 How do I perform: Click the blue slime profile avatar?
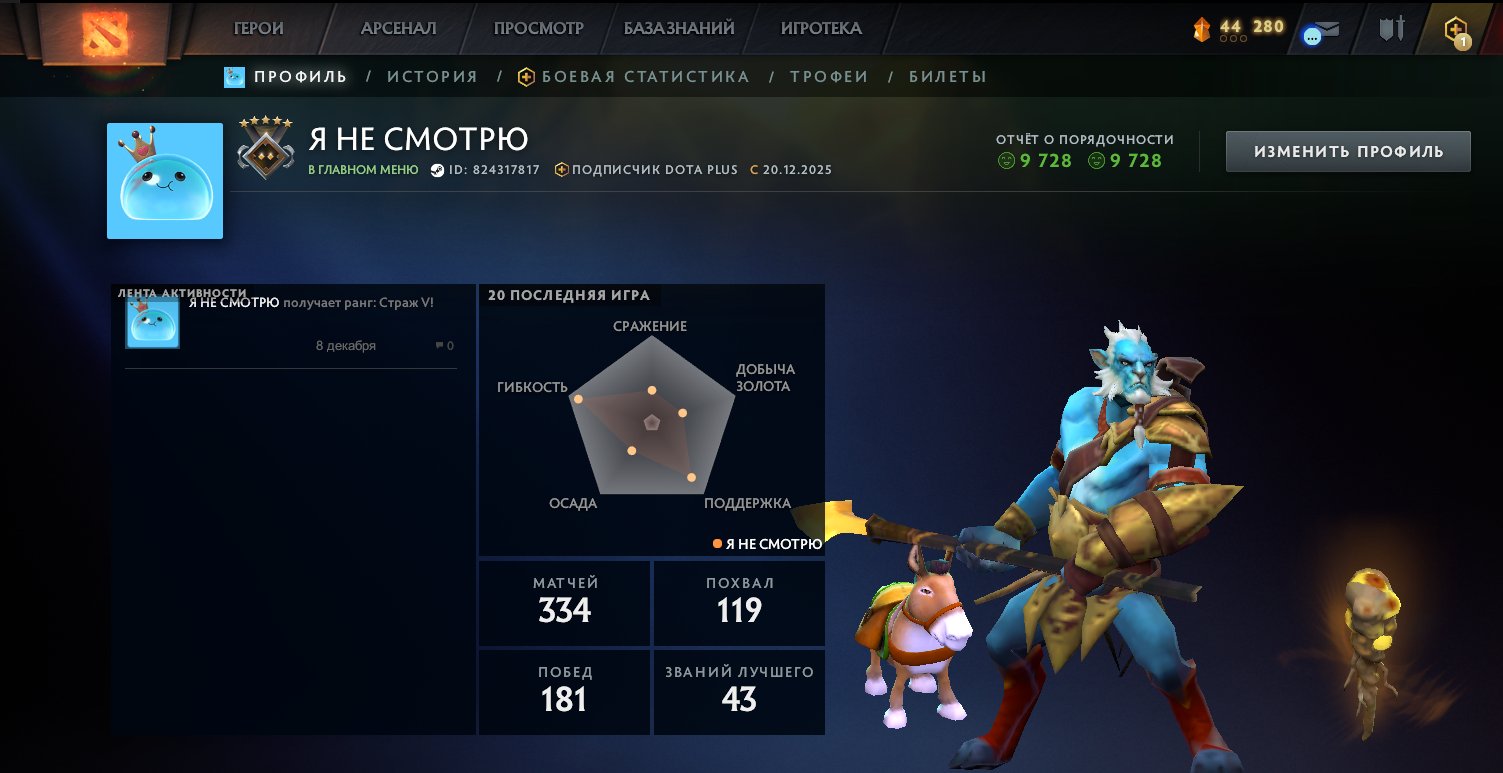164,181
